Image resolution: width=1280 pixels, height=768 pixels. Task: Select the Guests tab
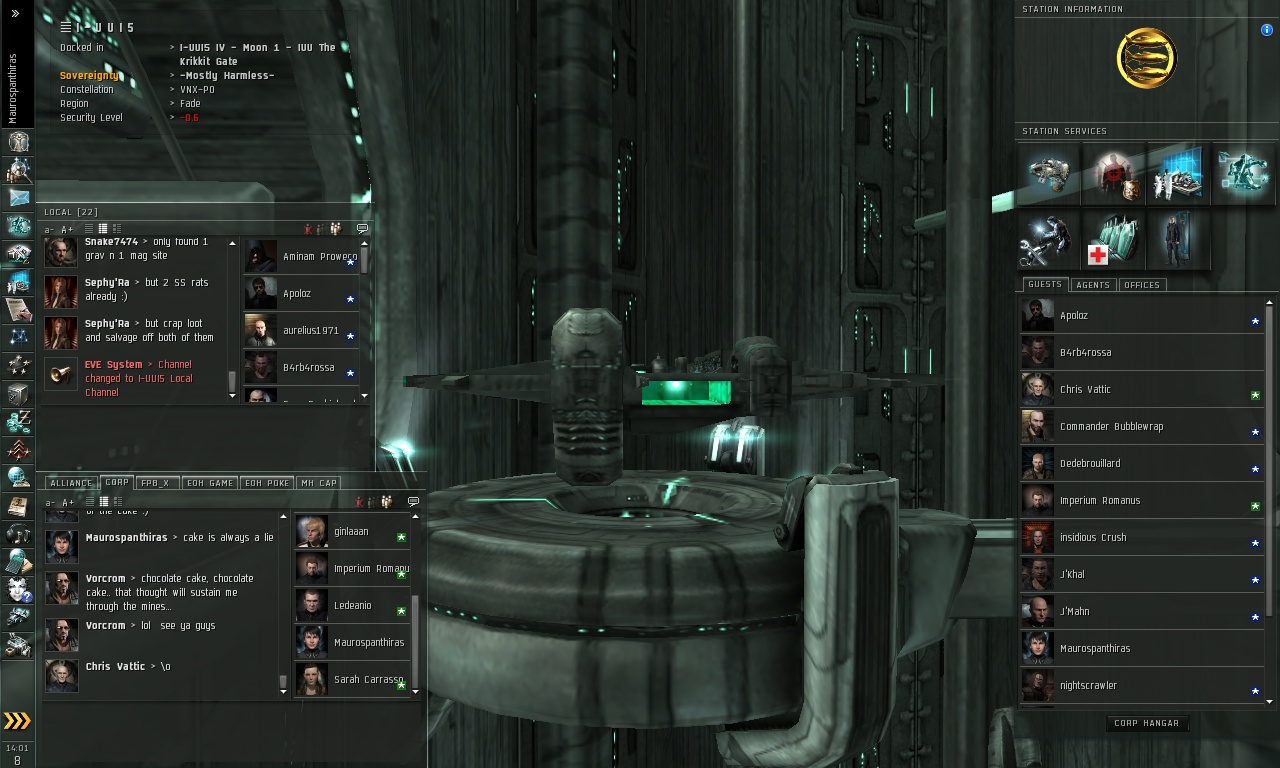tap(1045, 285)
